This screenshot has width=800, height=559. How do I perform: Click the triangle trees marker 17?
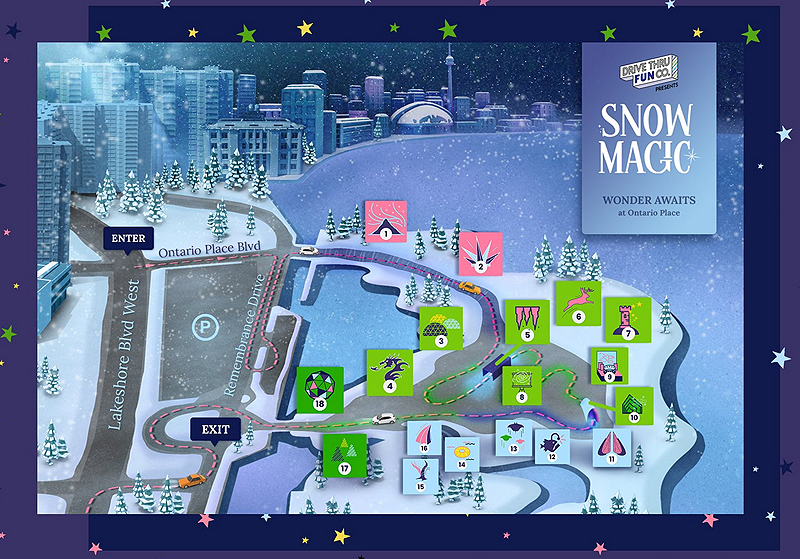[344, 455]
